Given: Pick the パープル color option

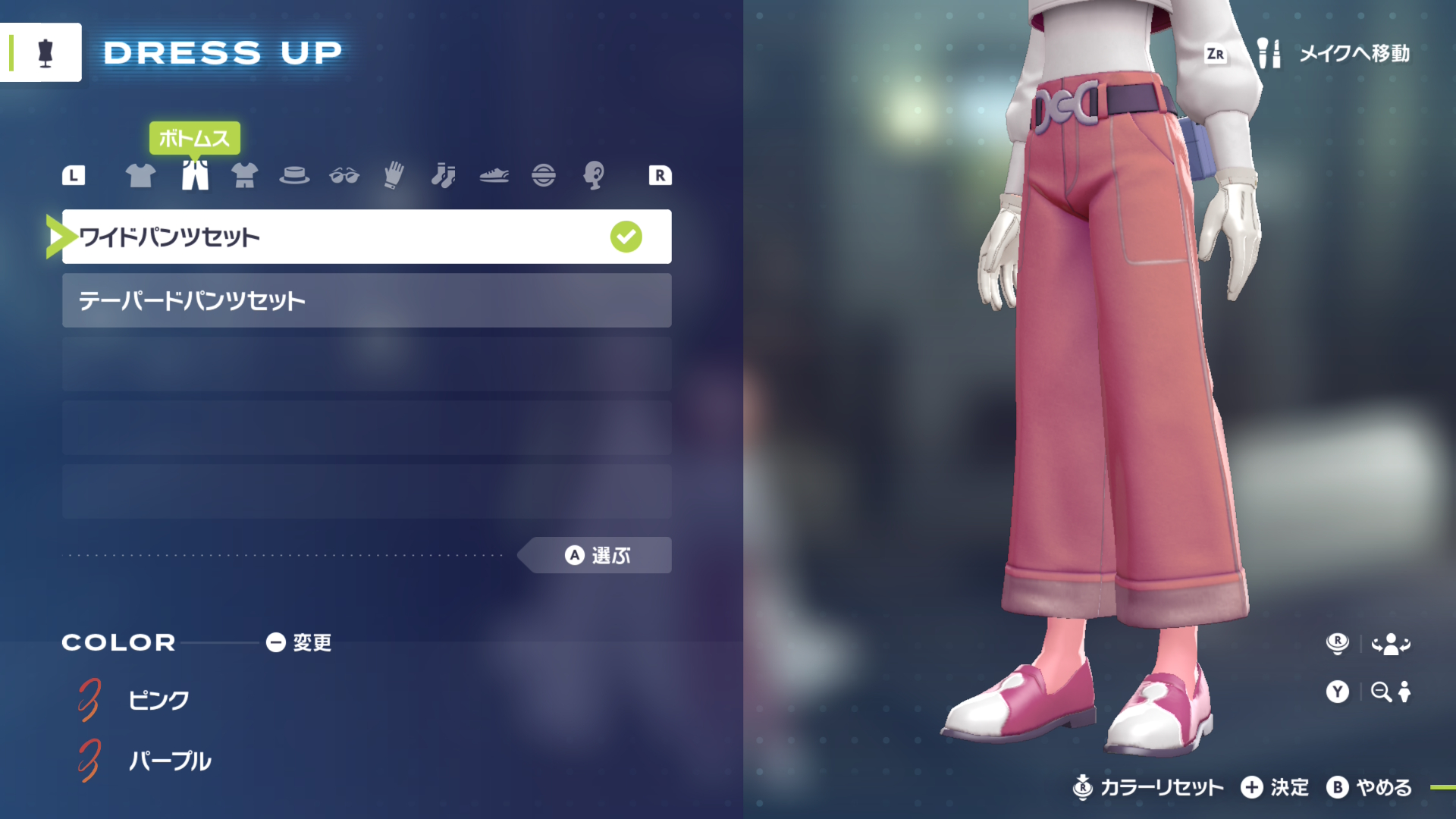Looking at the screenshot, I should 169,761.
